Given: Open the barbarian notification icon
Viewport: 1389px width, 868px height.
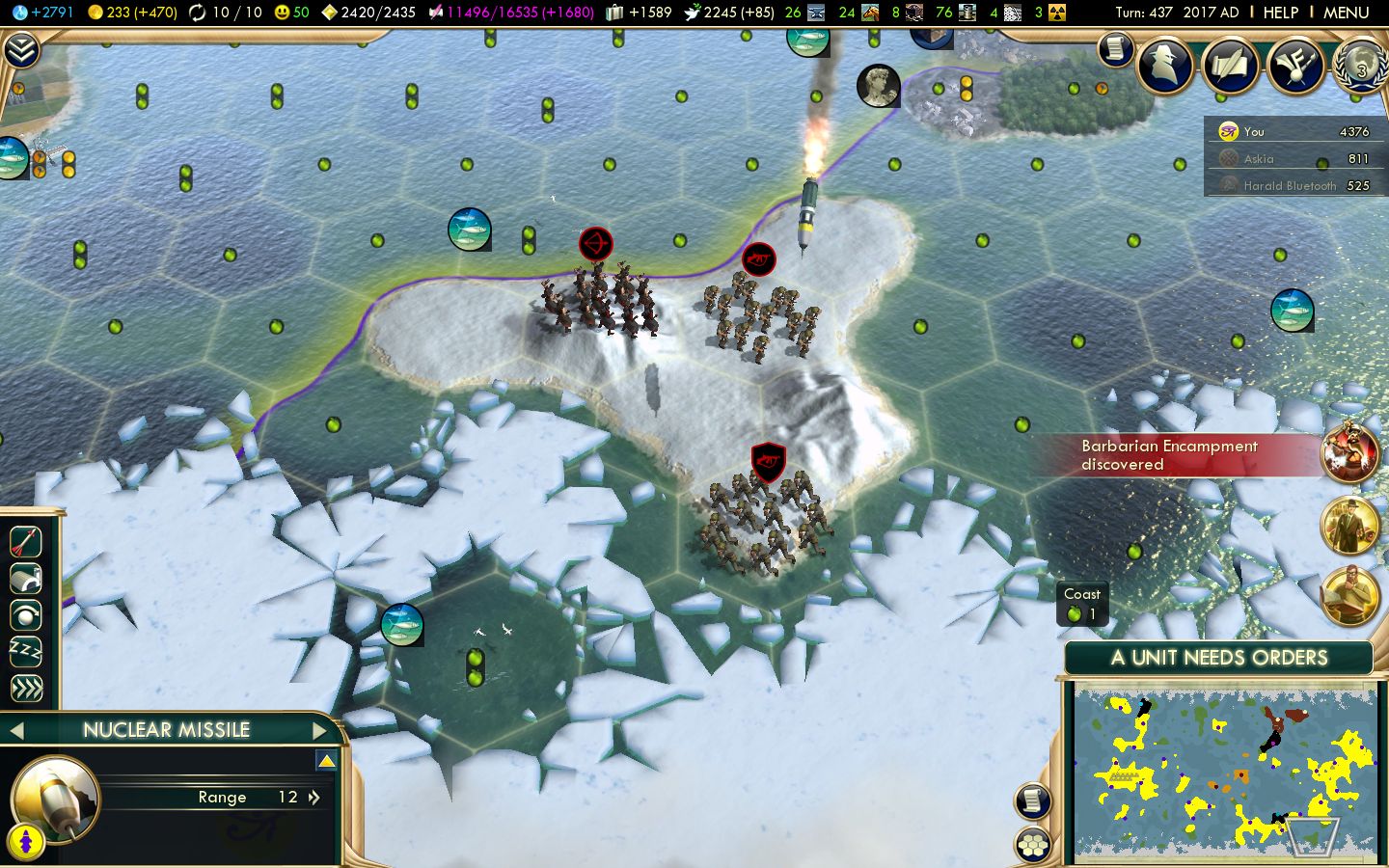Looking at the screenshot, I should coord(1351,453).
